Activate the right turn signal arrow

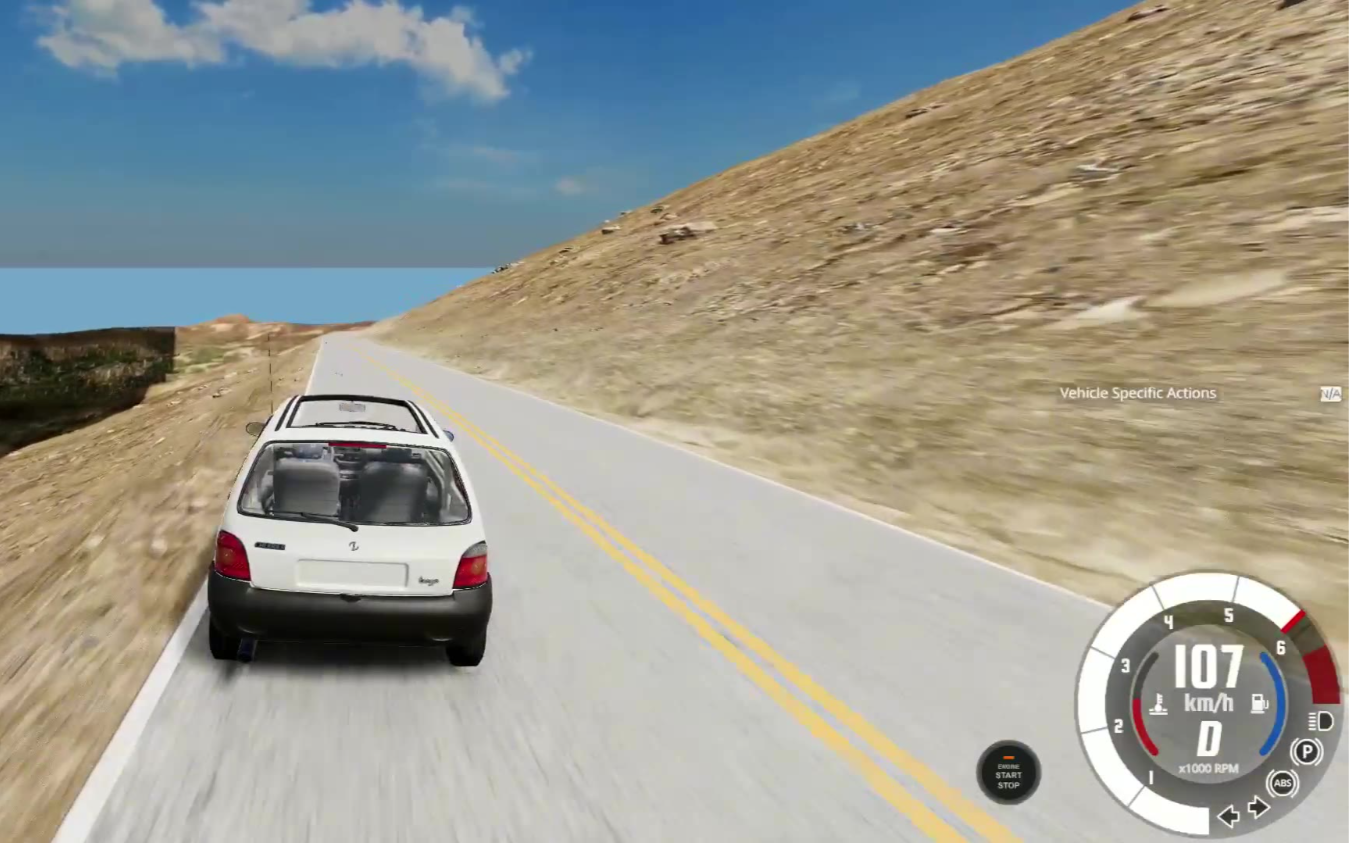[x=1259, y=807]
